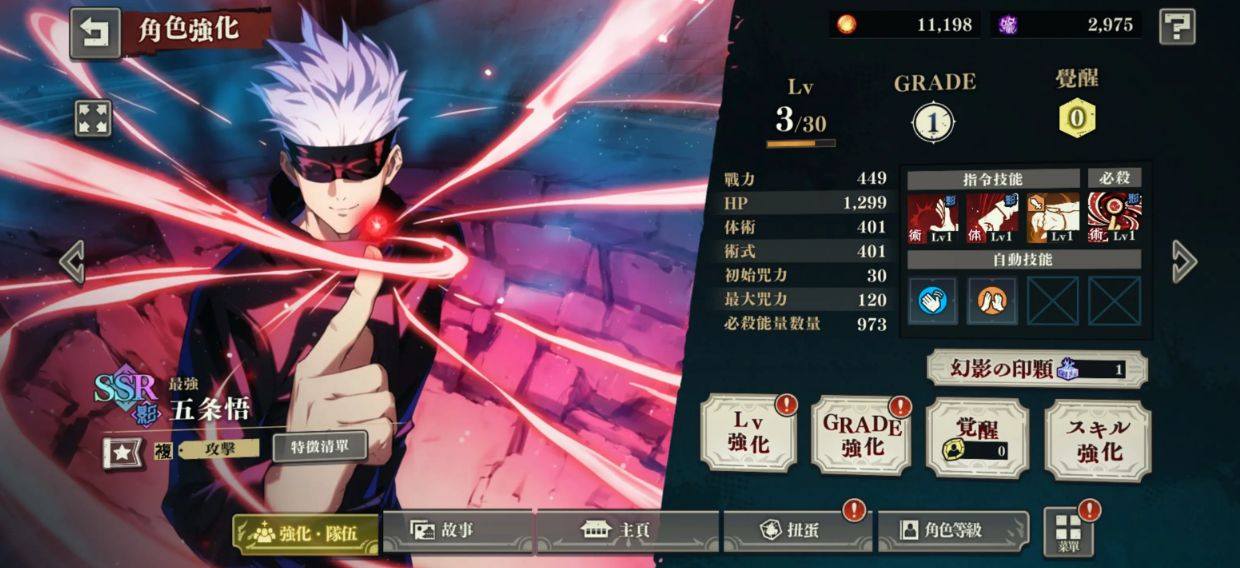Expand character art to fullscreen view
Screen dimensions: 1240x568
point(93,118)
